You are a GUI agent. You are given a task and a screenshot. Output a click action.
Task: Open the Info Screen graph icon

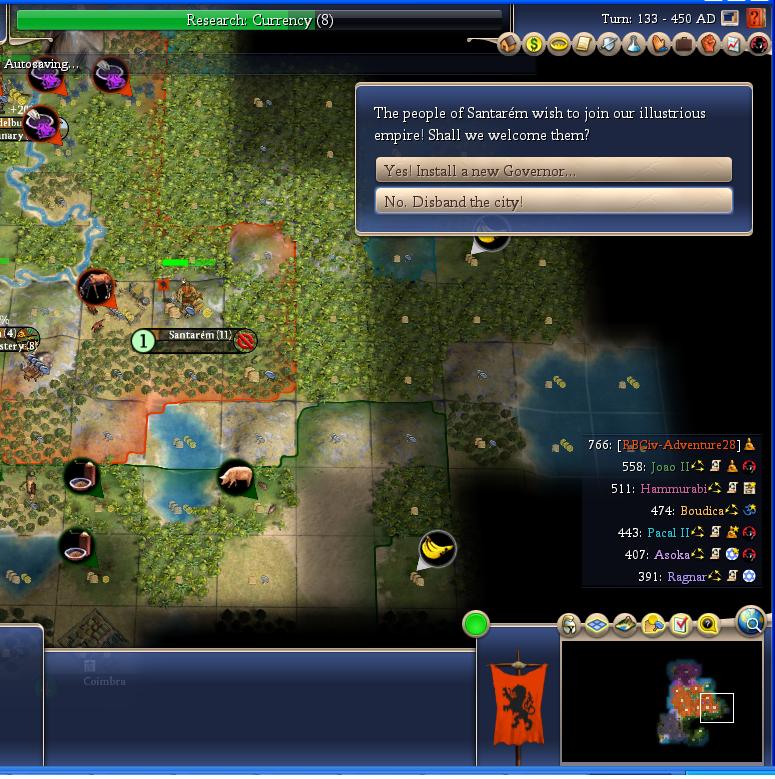tap(734, 44)
